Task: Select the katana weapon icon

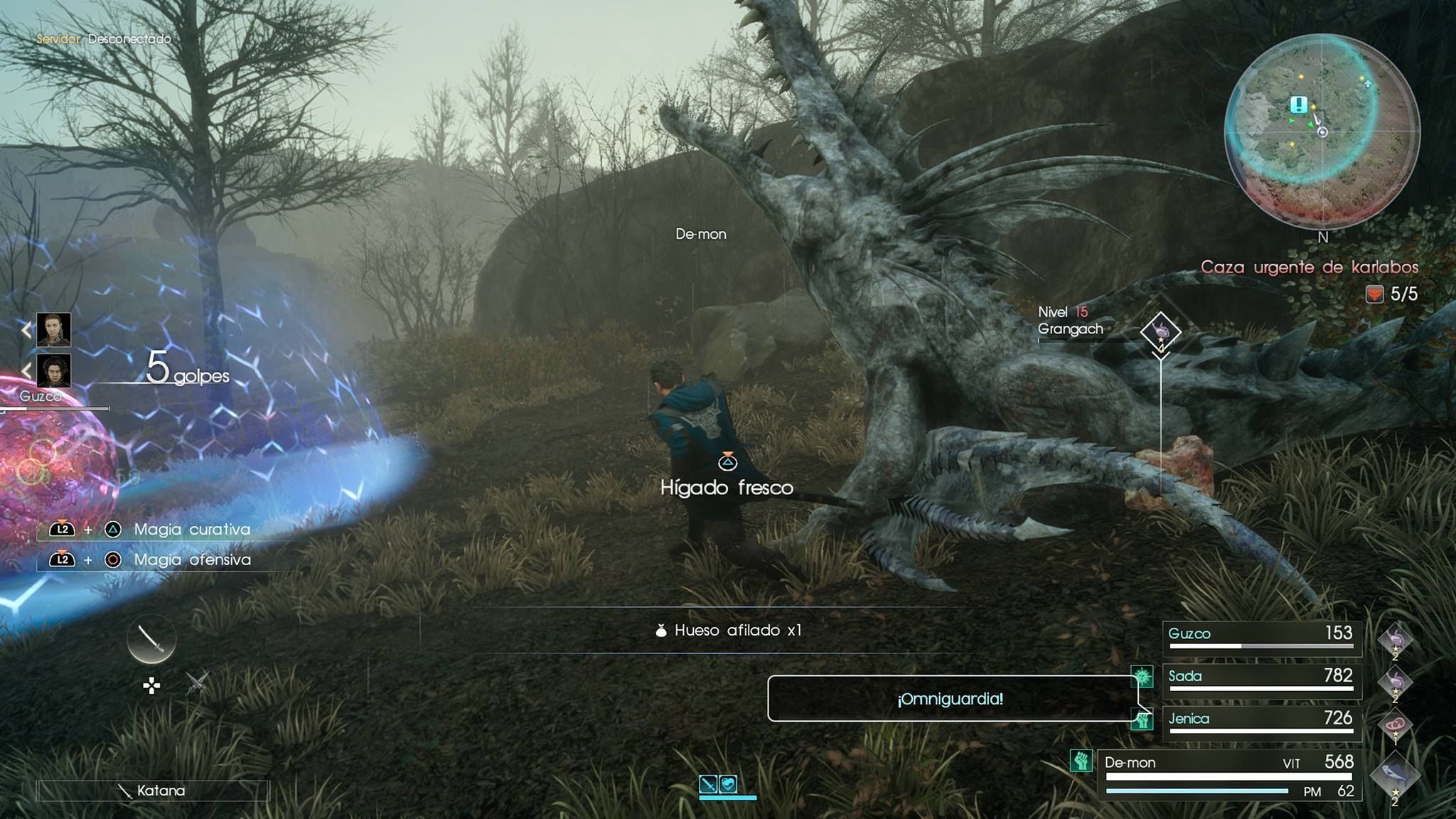Action: point(151,639)
